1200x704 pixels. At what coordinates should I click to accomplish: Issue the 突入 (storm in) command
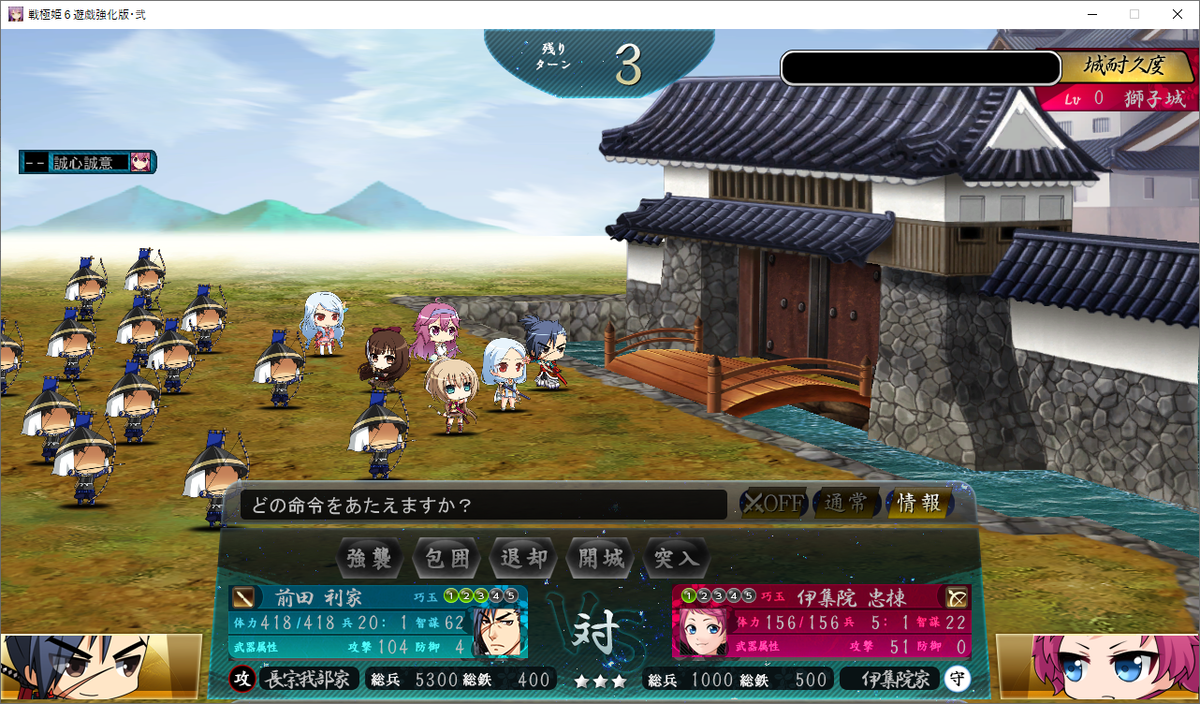coord(678,557)
